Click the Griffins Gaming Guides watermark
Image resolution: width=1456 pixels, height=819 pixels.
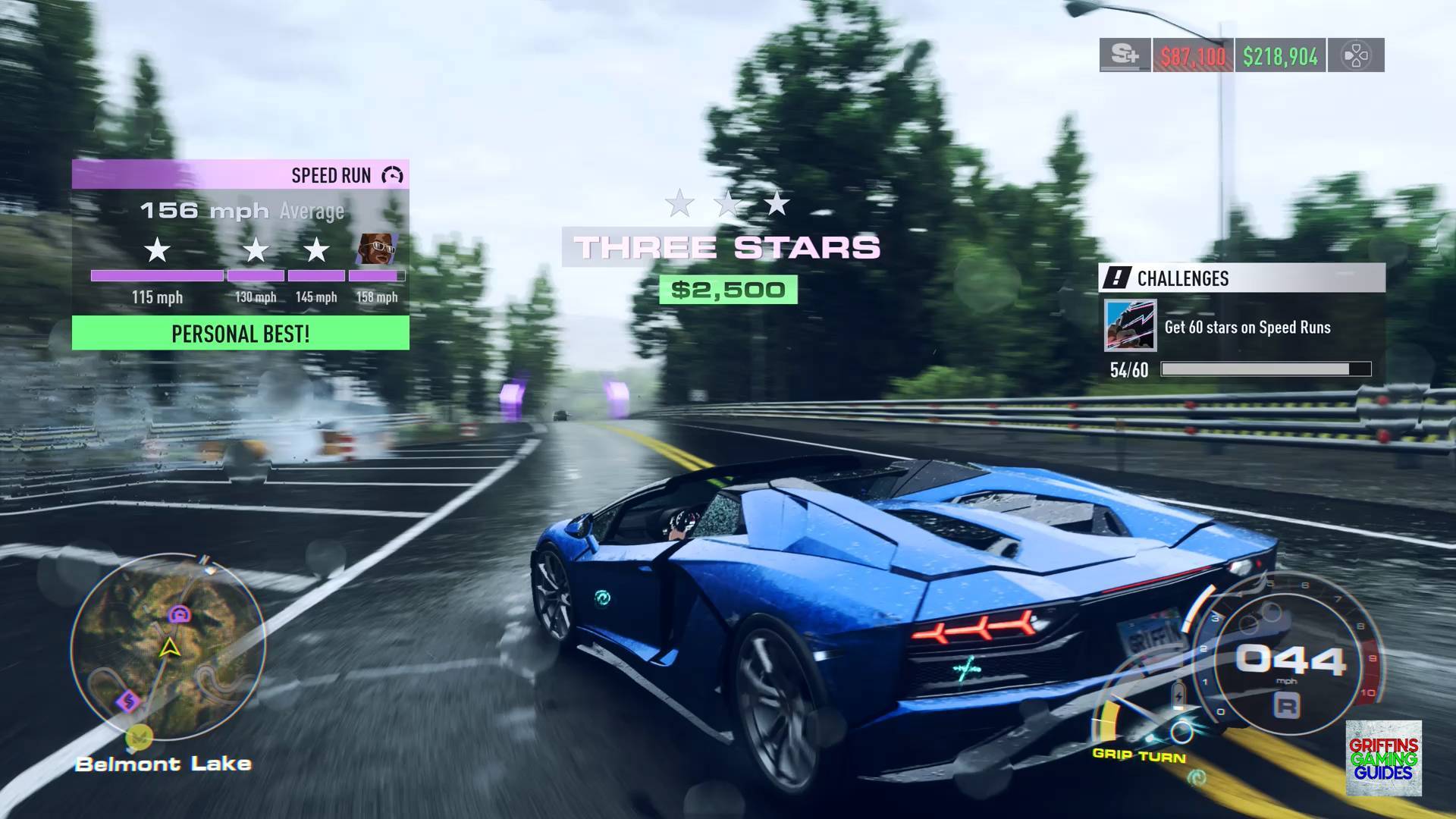[1383, 758]
